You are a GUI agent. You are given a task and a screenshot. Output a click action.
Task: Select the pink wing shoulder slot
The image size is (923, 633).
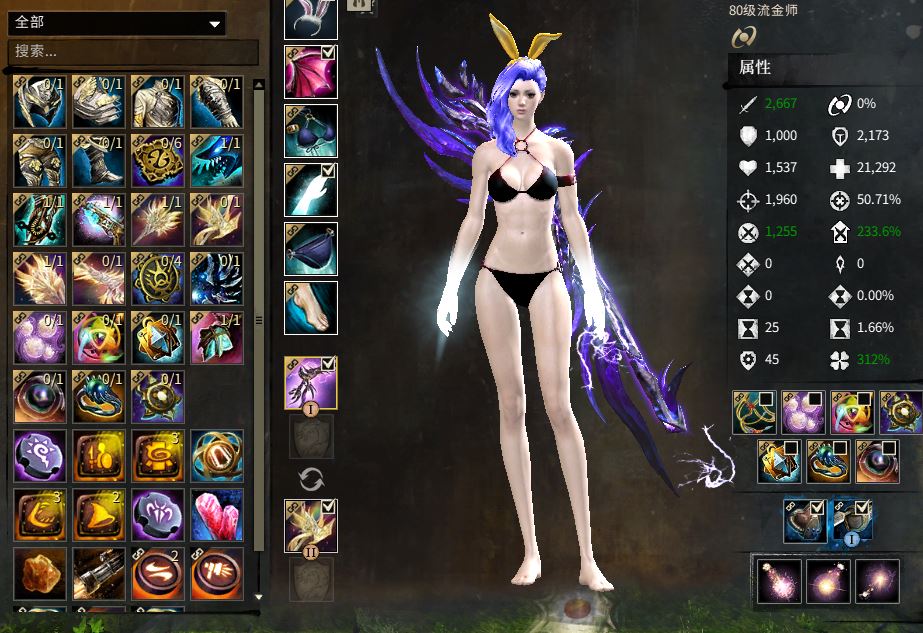click(x=311, y=72)
